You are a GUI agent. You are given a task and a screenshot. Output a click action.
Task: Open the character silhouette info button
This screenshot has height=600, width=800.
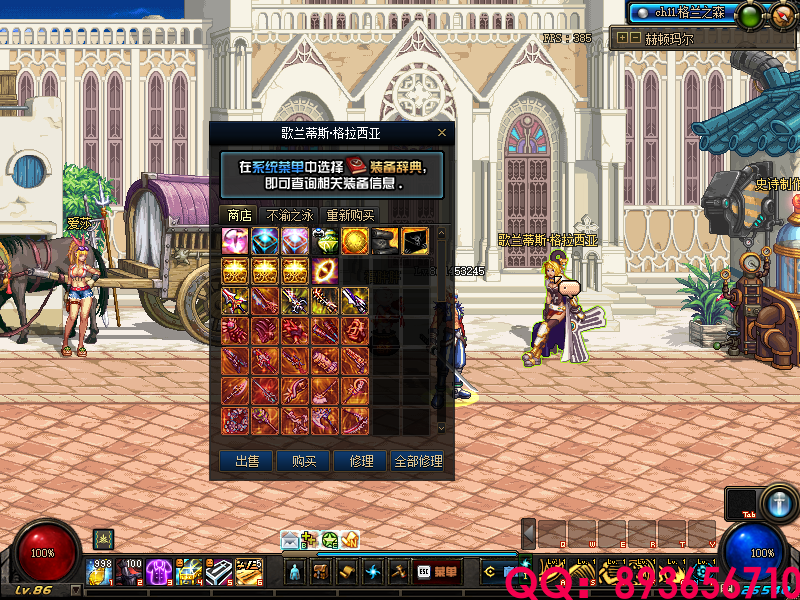tap(294, 572)
